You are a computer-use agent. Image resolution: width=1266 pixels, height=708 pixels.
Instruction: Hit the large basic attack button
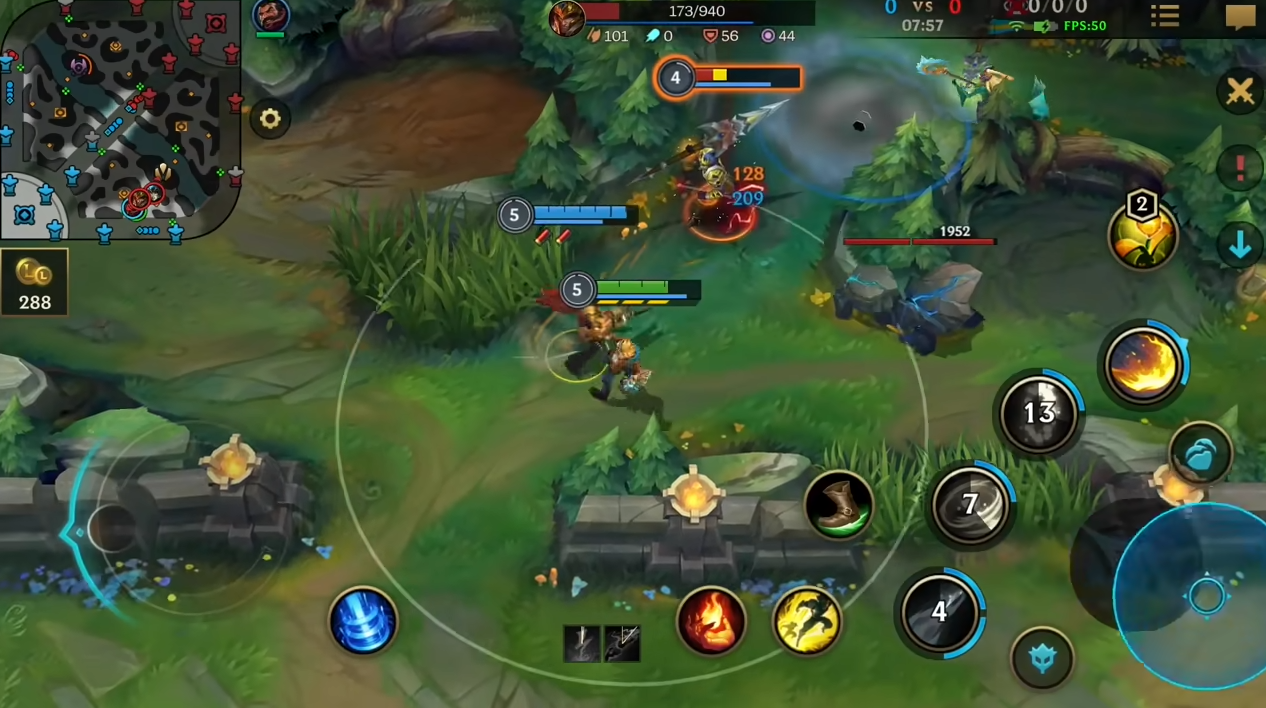(1206, 596)
